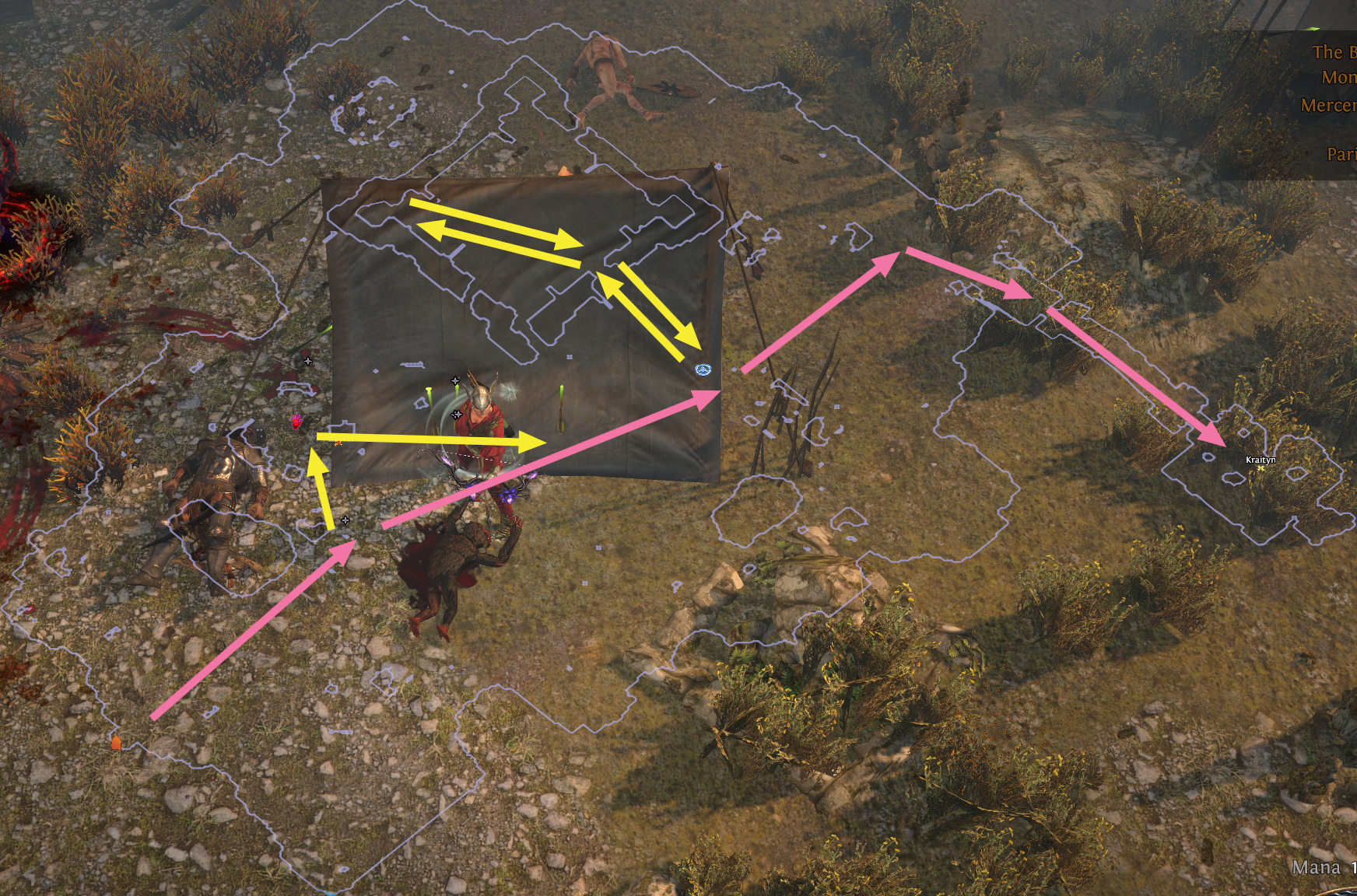The width and height of the screenshot is (1357, 896).
Task: Click the blue waypoint icon on the minimap
Action: [704, 371]
